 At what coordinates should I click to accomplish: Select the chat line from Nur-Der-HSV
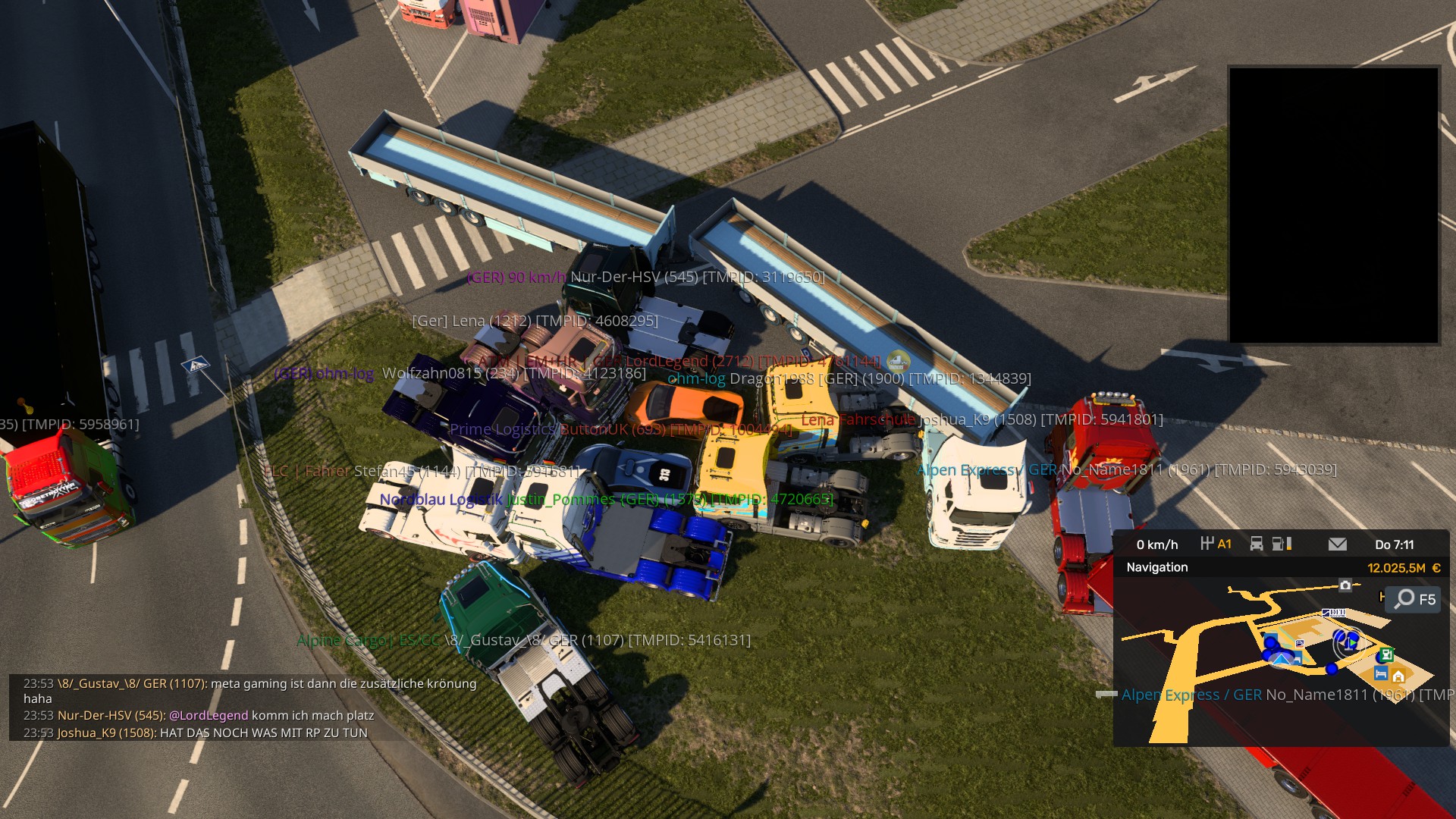pyautogui.click(x=199, y=715)
